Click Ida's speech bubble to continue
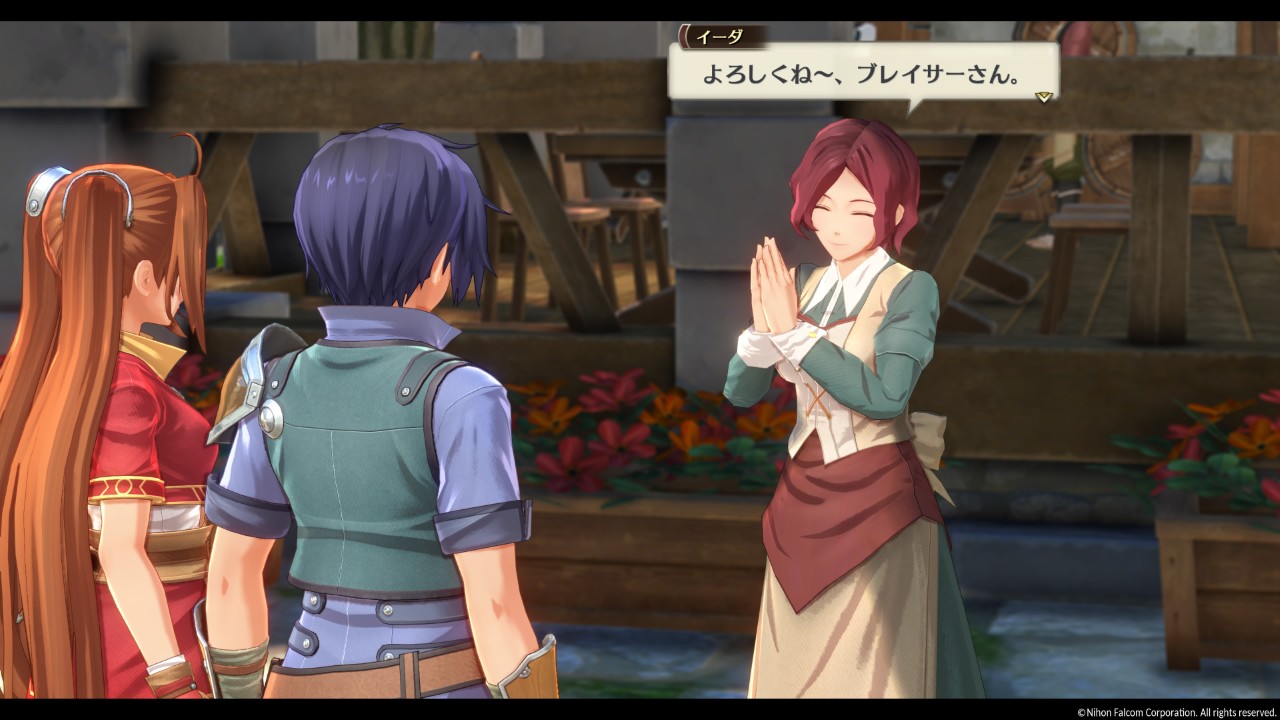 tap(862, 74)
